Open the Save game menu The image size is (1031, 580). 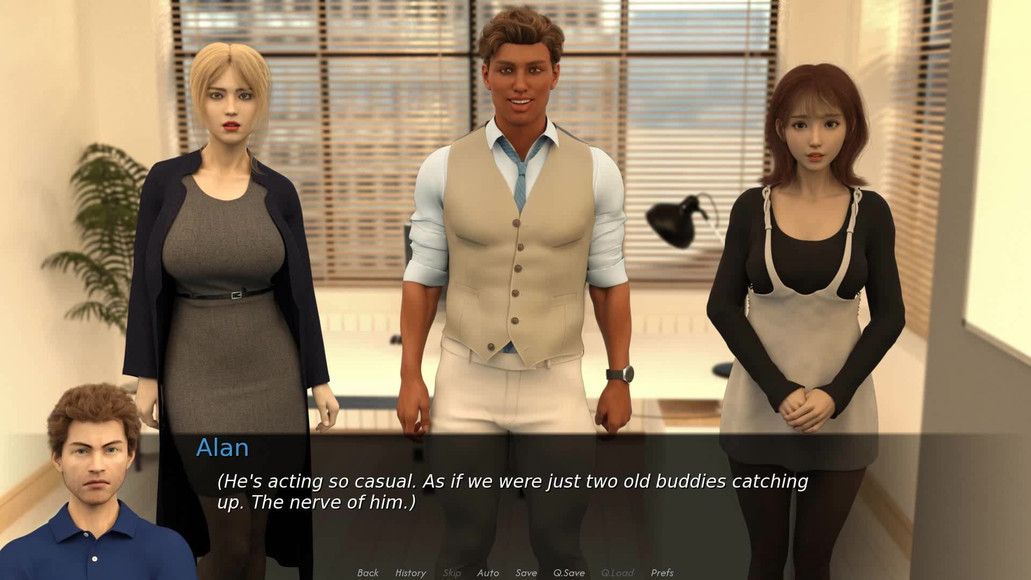point(526,573)
